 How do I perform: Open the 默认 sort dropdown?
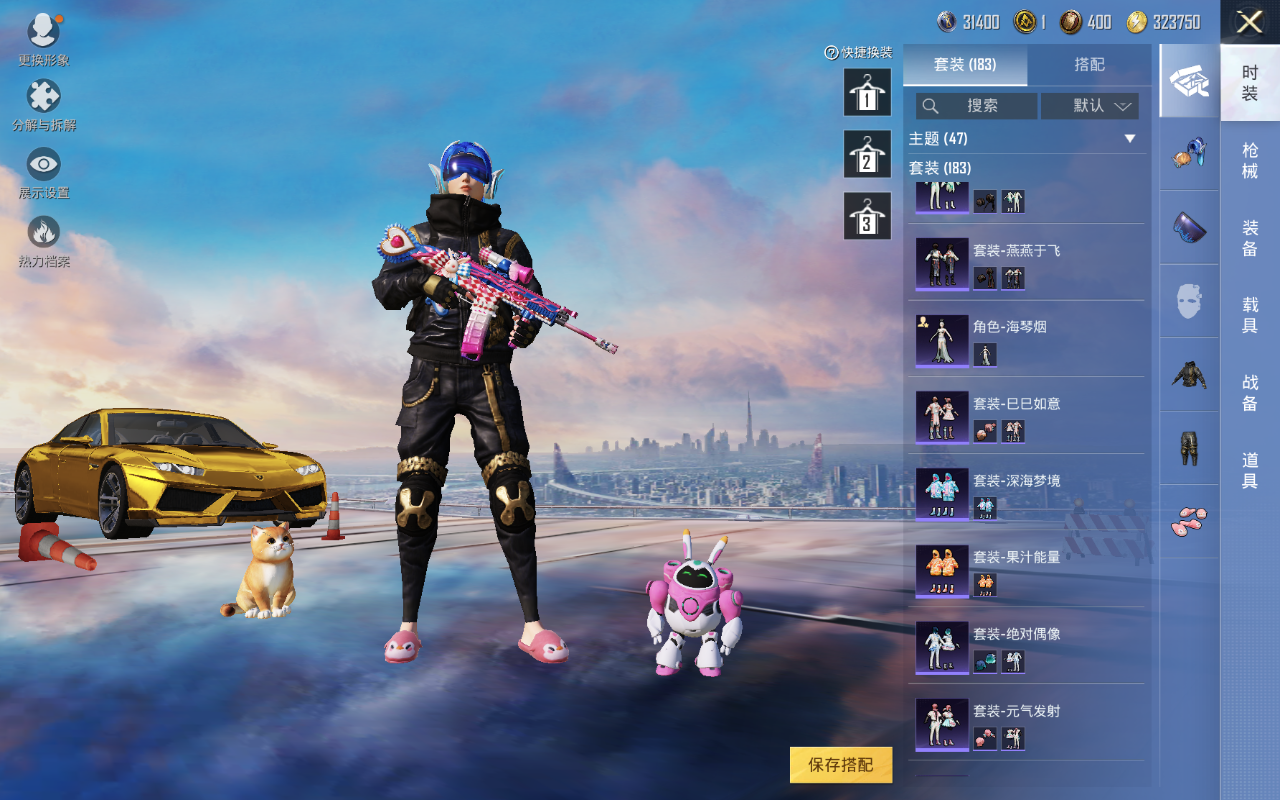tap(1090, 106)
